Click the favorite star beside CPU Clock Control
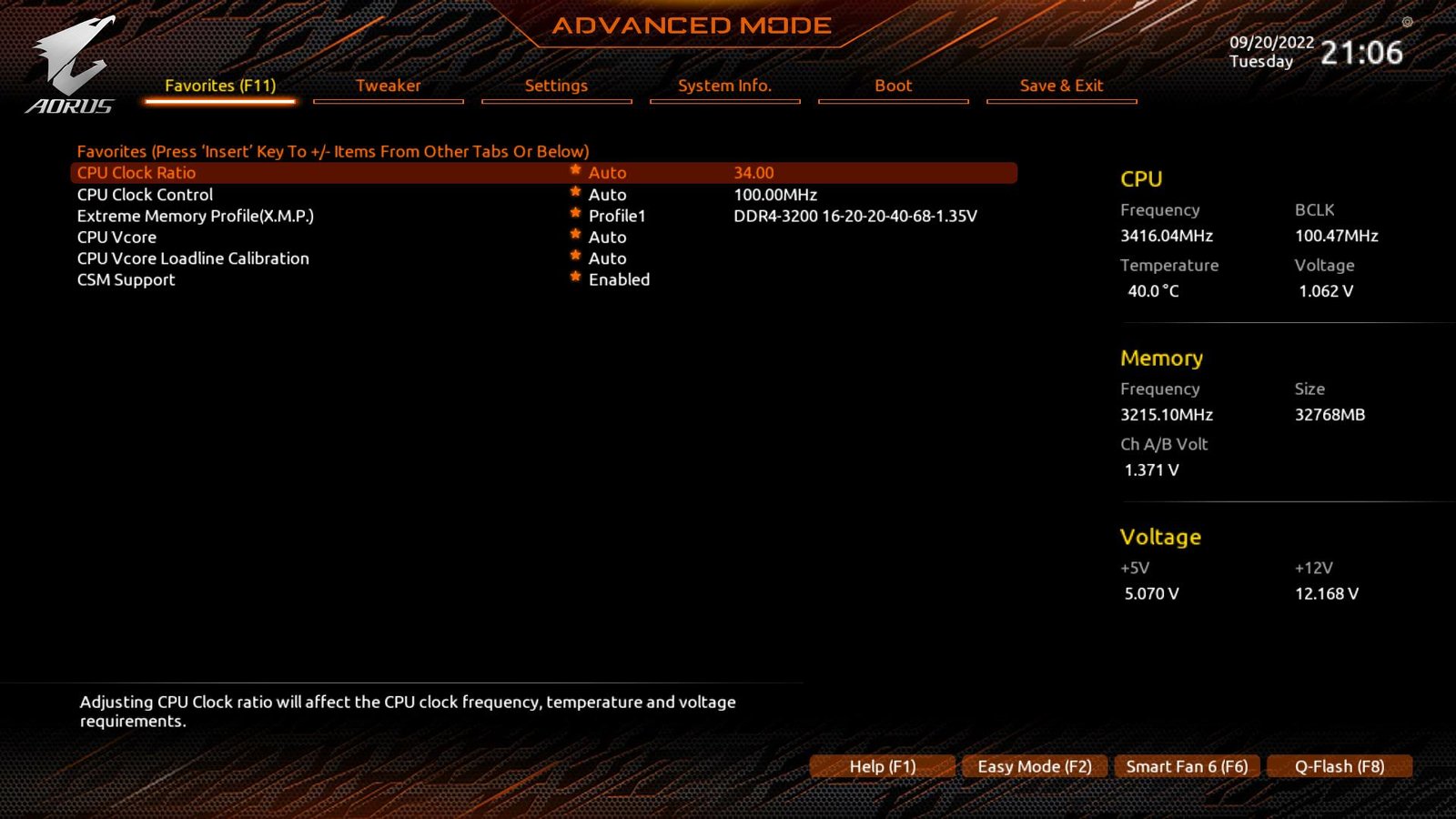This screenshot has width=1456, height=819. [x=575, y=194]
